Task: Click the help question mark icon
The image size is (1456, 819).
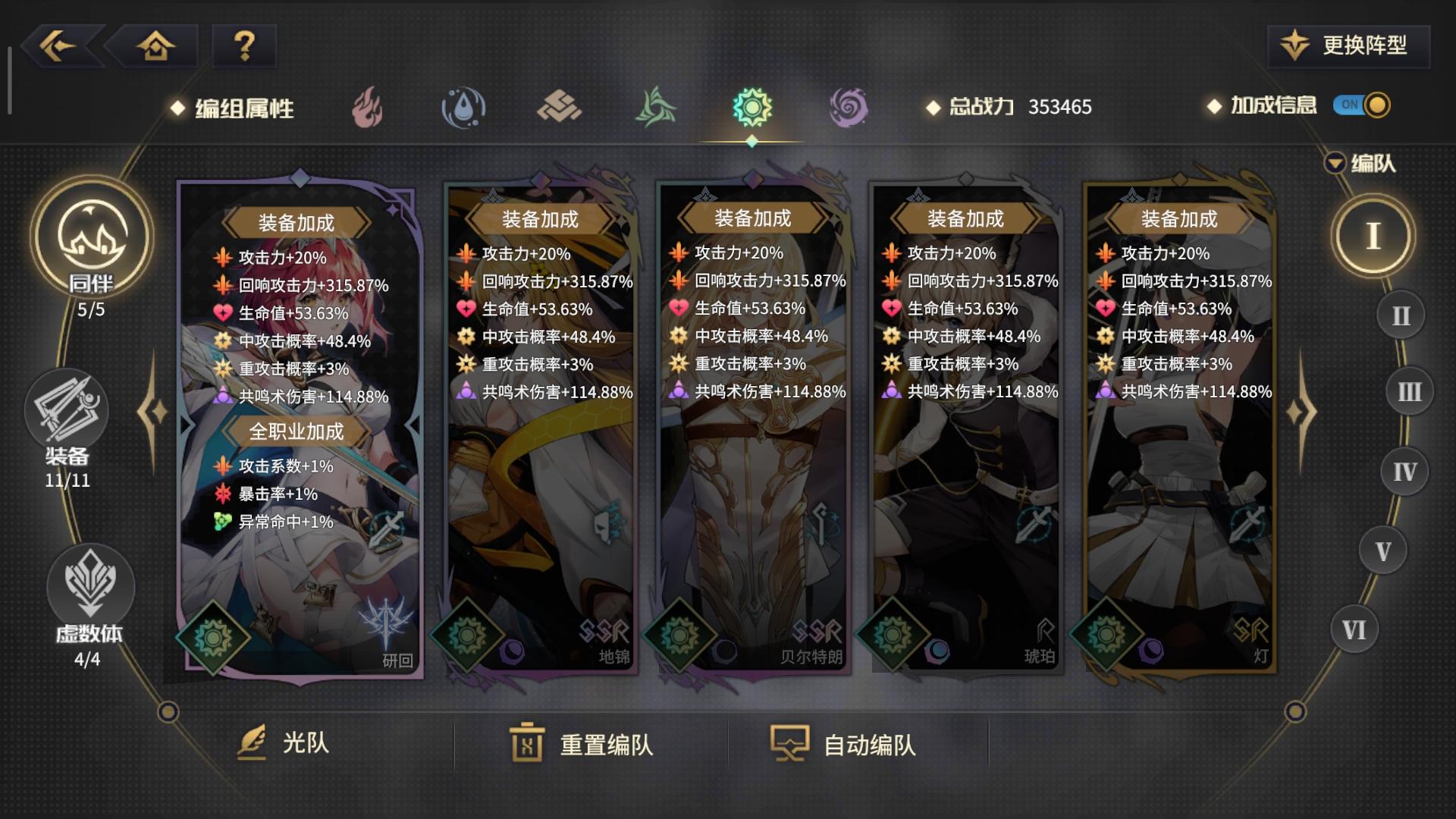Action: pyautogui.click(x=243, y=47)
